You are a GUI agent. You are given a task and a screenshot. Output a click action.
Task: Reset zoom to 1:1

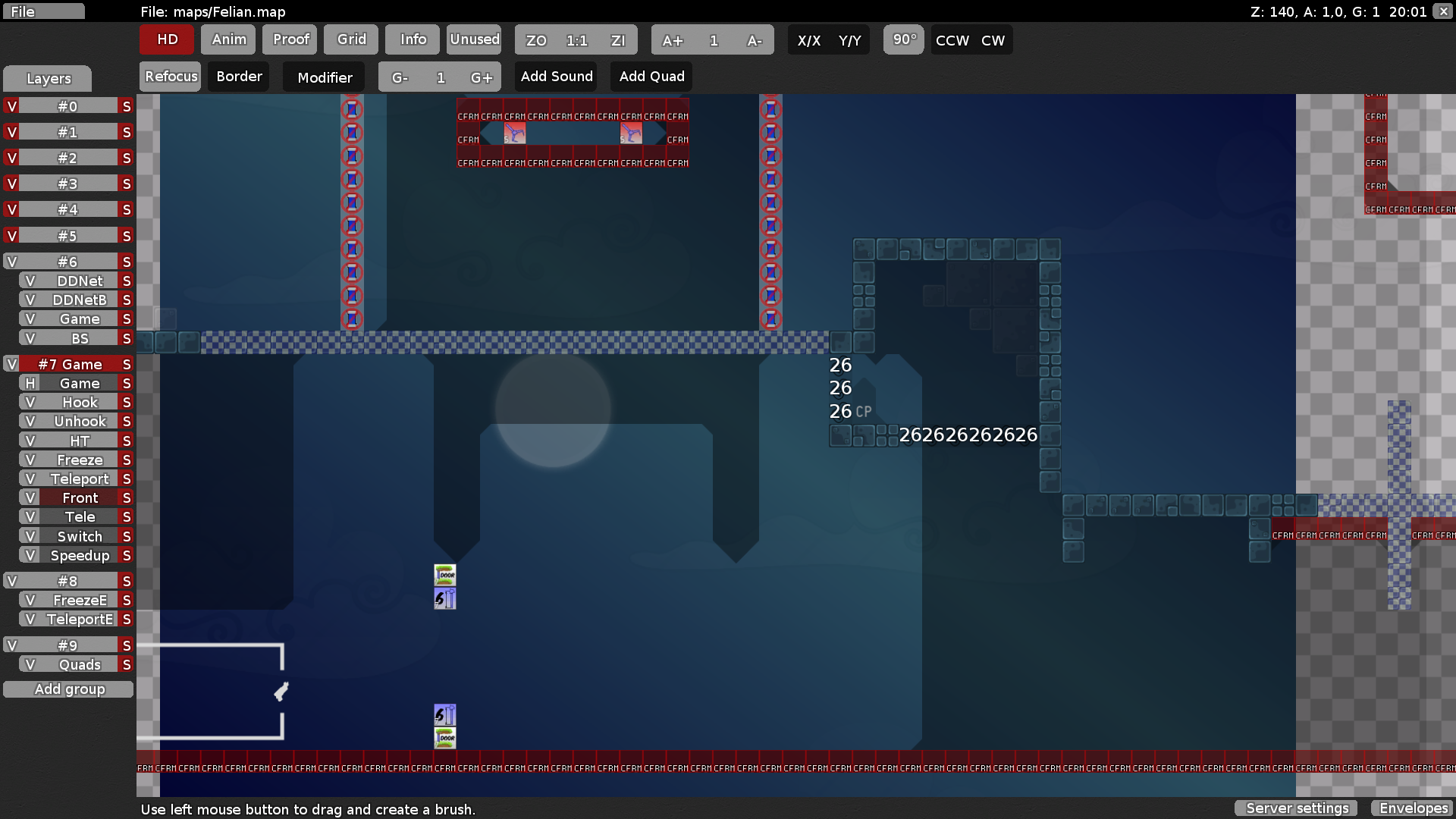(x=576, y=40)
